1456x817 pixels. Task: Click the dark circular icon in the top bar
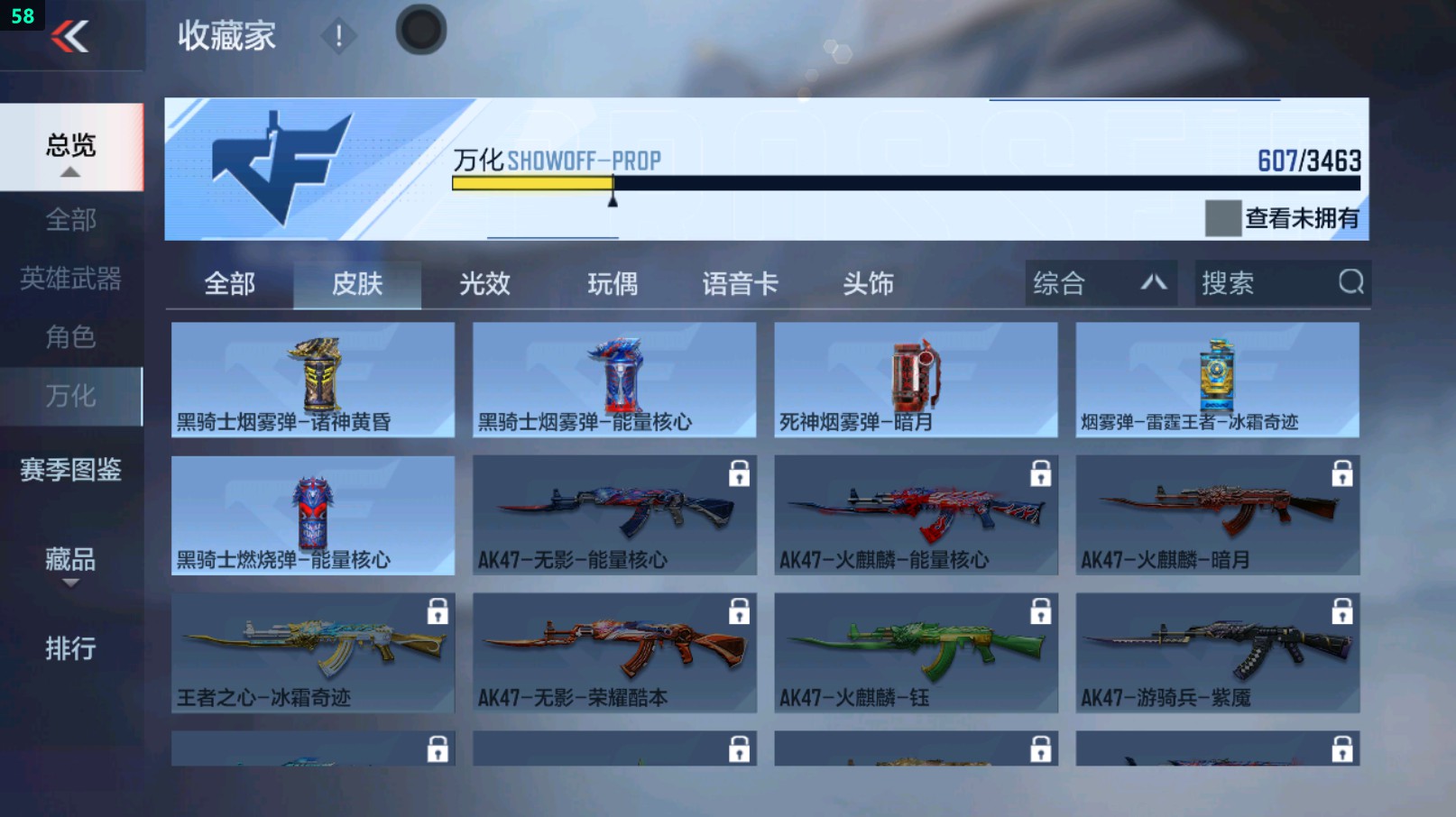click(420, 29)
